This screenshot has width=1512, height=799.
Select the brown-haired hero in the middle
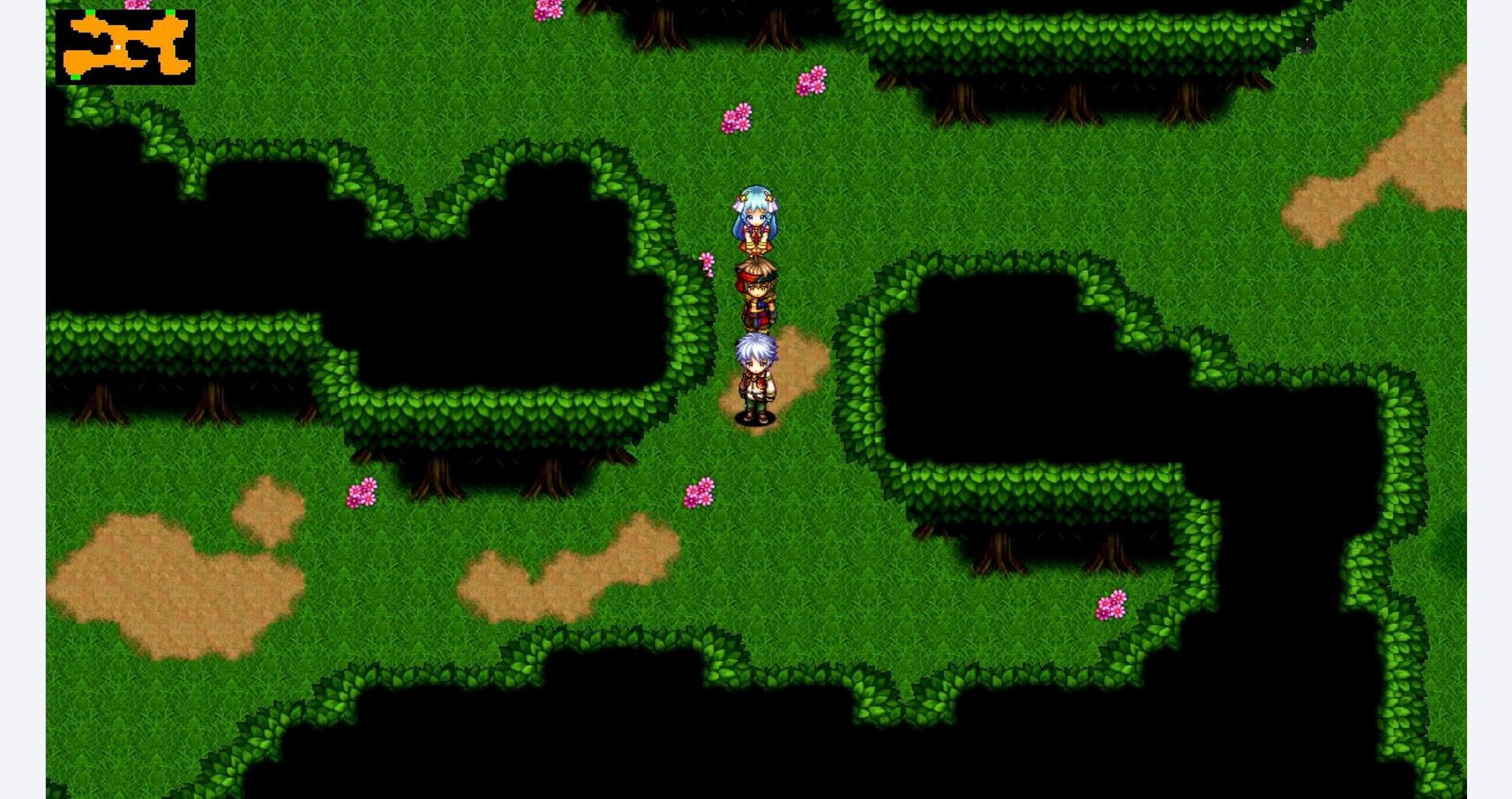[758, 293]
